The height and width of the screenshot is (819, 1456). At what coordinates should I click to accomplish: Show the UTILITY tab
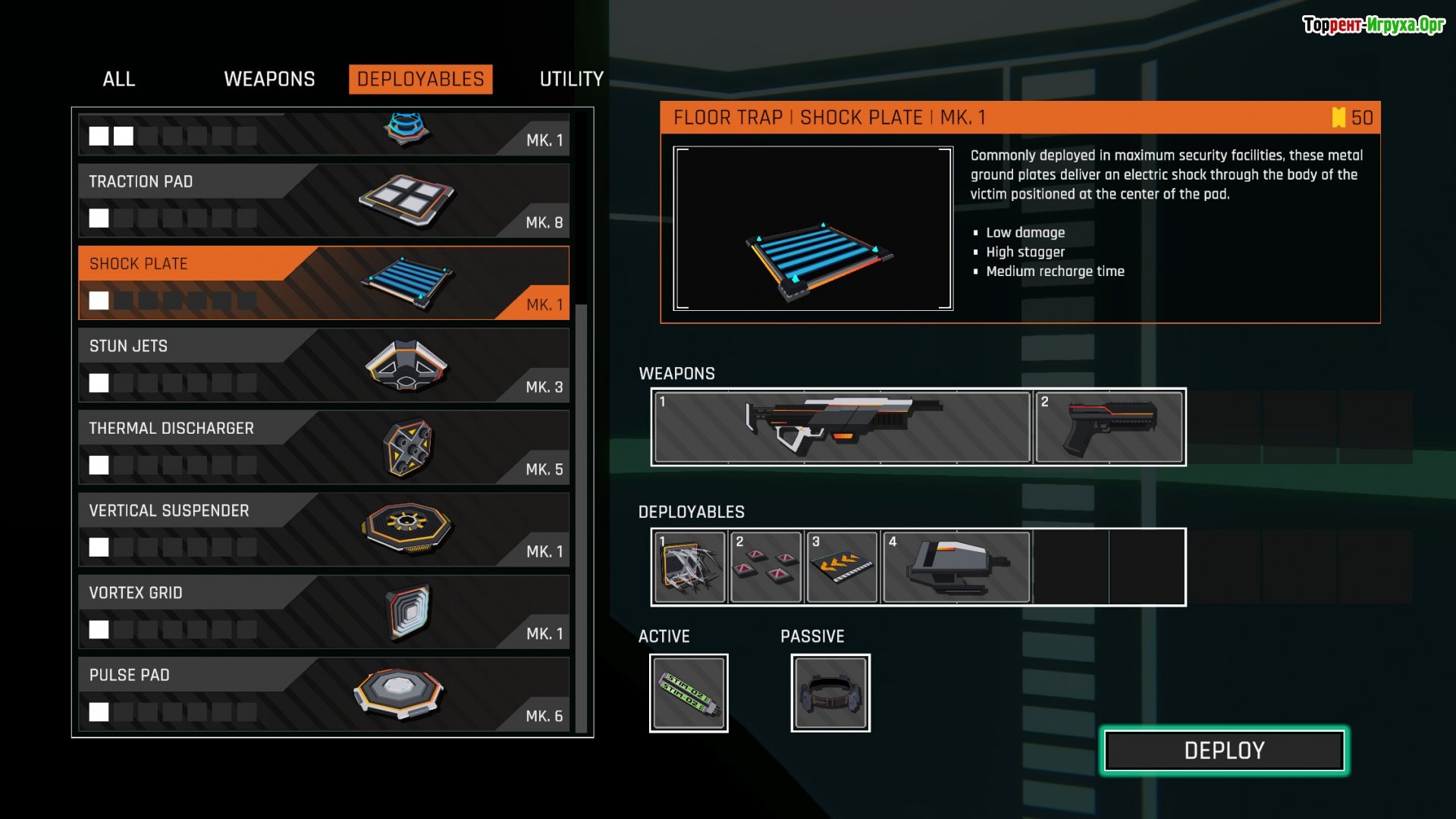[571, 79]
